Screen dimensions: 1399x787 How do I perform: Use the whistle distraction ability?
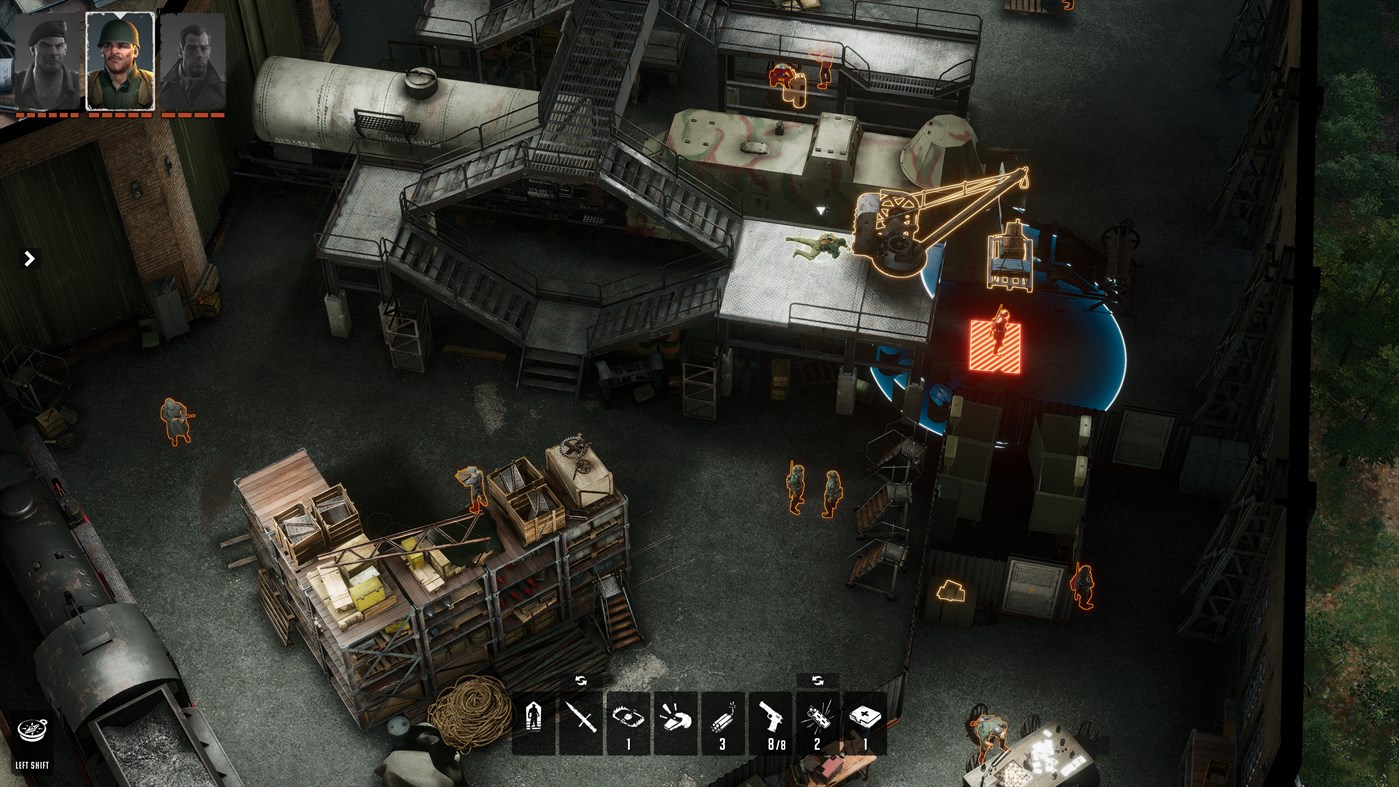click(675, 718)
